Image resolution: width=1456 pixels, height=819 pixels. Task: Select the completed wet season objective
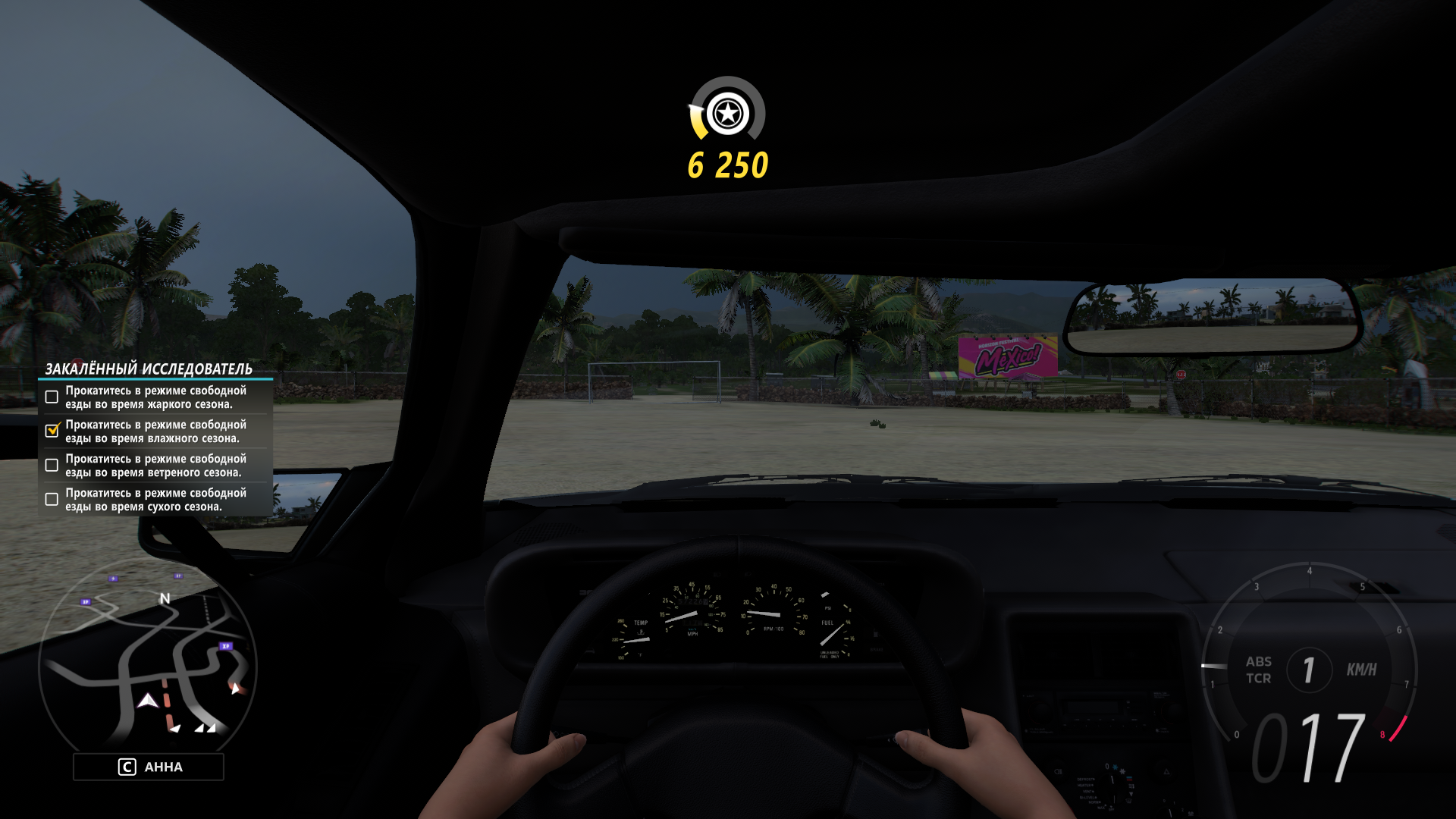tap(155, 431)
